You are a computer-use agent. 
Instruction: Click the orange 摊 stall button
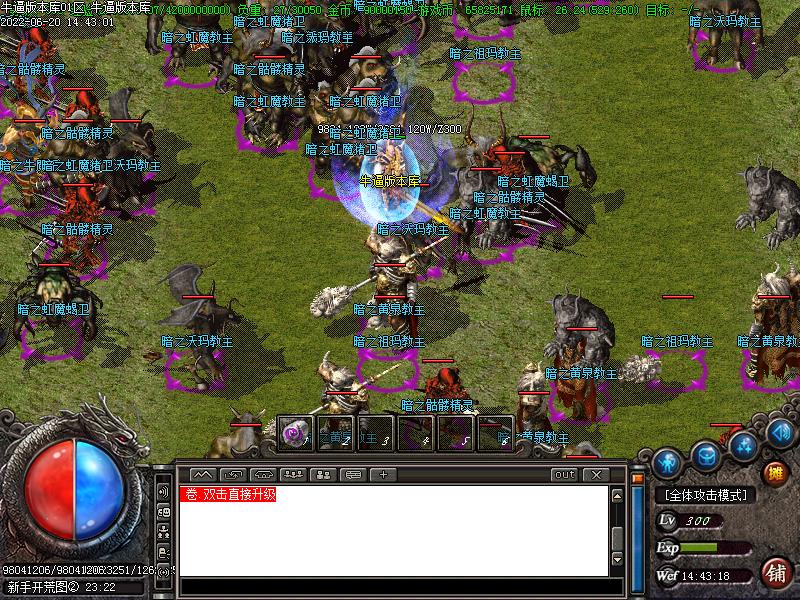pyautogui.click(x=774, y=472)
